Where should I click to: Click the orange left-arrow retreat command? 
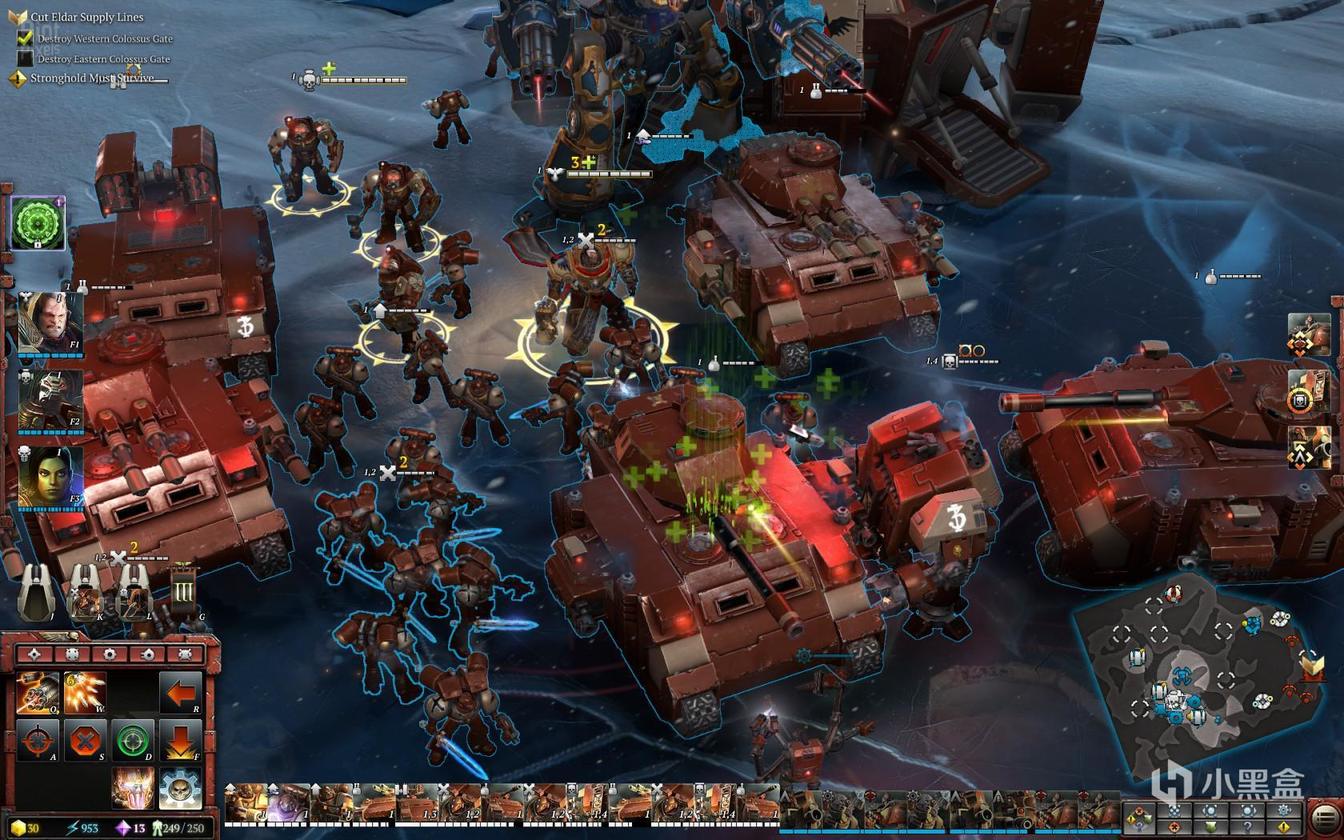click(181, 692)
